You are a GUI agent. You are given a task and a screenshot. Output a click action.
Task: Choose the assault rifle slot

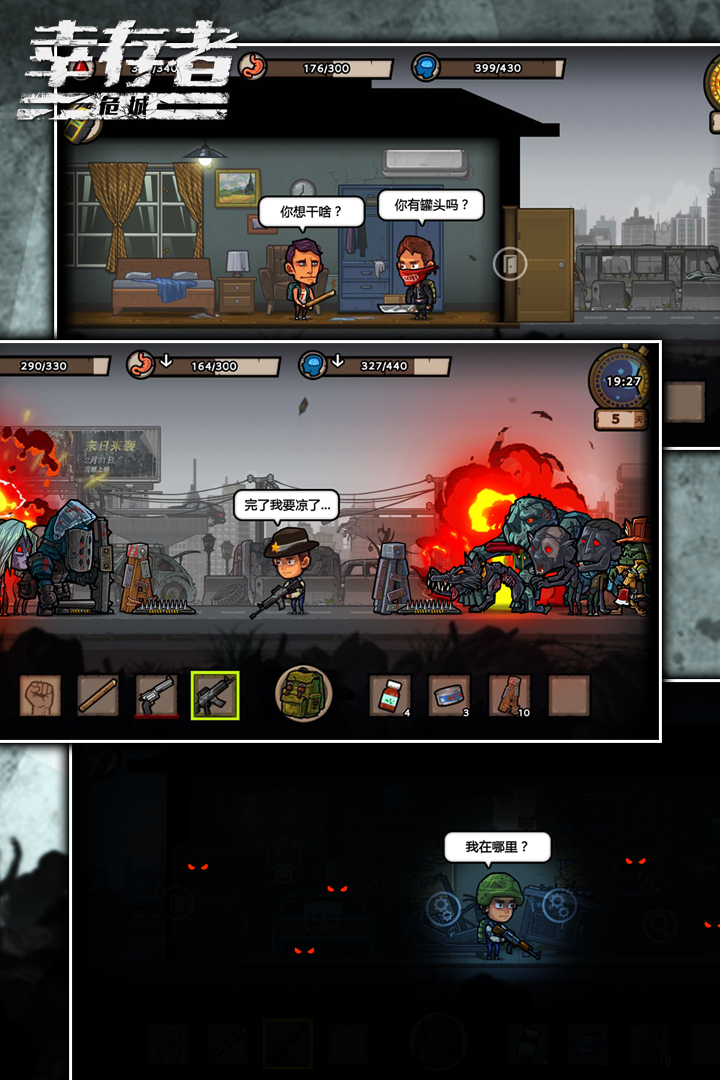coord(215,696)
